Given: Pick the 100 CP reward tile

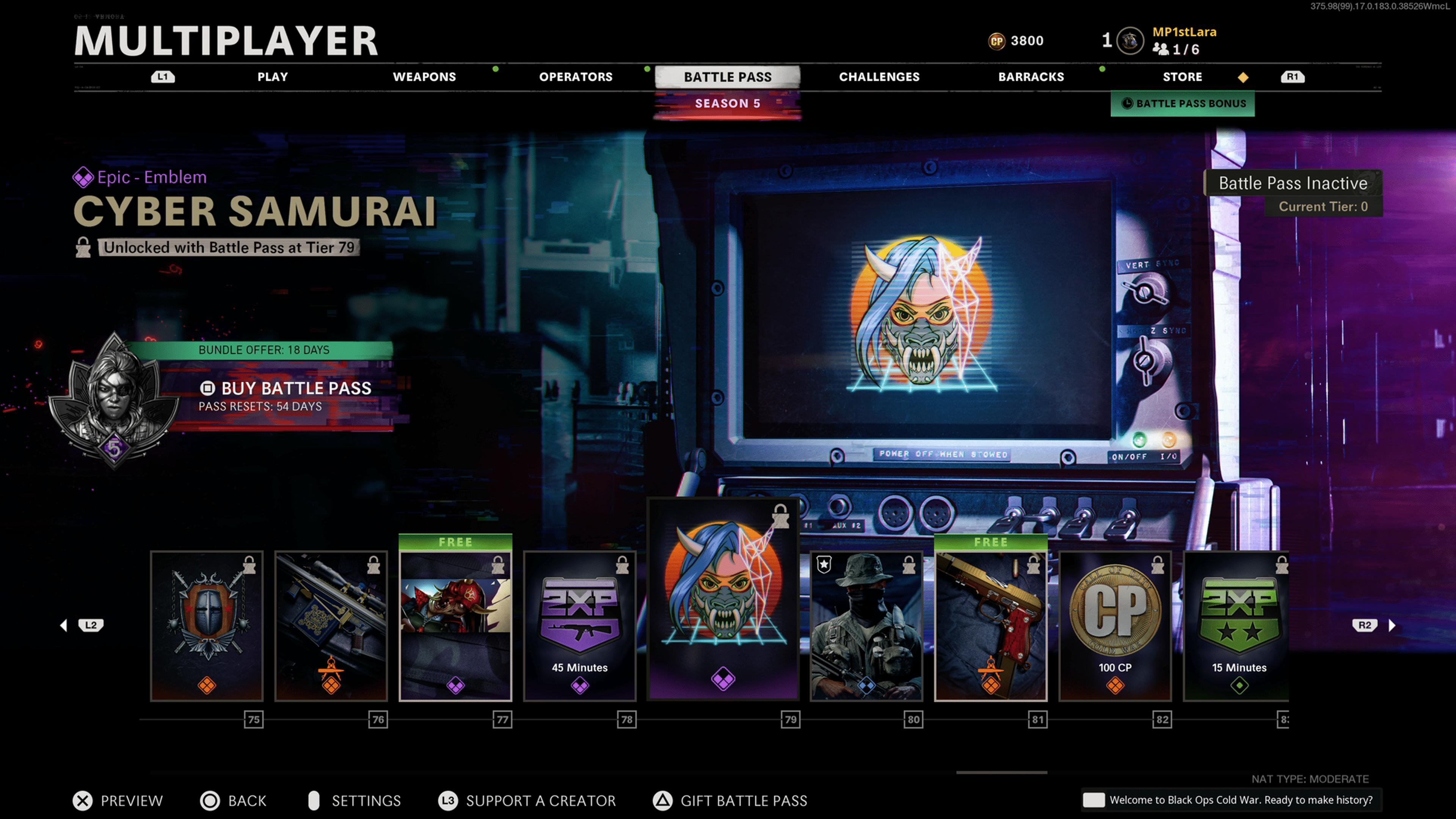Looking at the screenshot, I should tap(1115, 626).
